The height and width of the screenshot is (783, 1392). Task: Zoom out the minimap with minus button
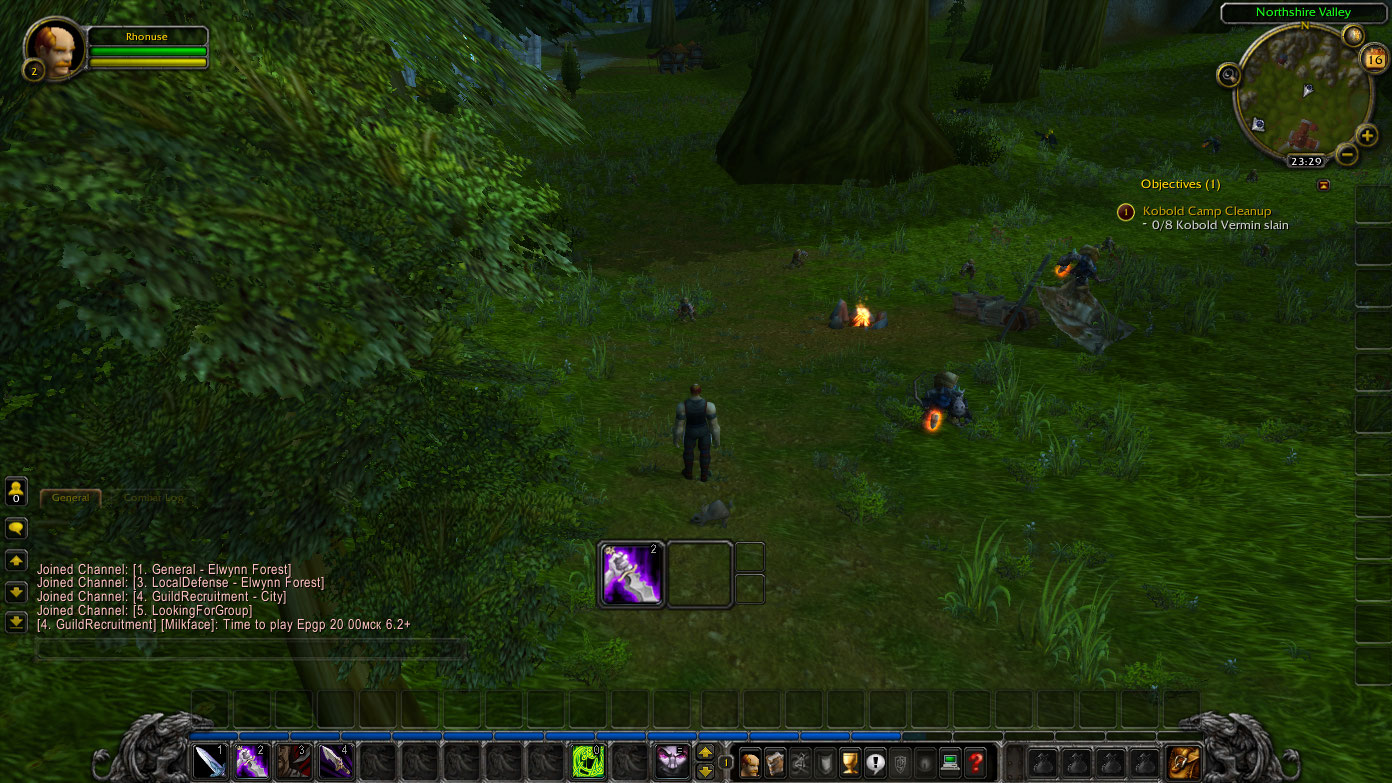(x=1347, y=154)
